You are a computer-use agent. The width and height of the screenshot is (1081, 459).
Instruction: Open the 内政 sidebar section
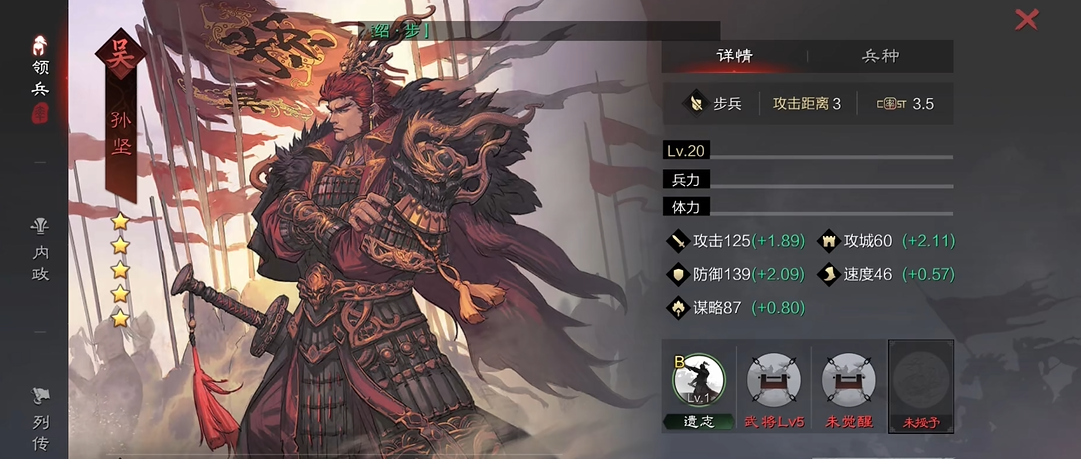tap(40, 251)
